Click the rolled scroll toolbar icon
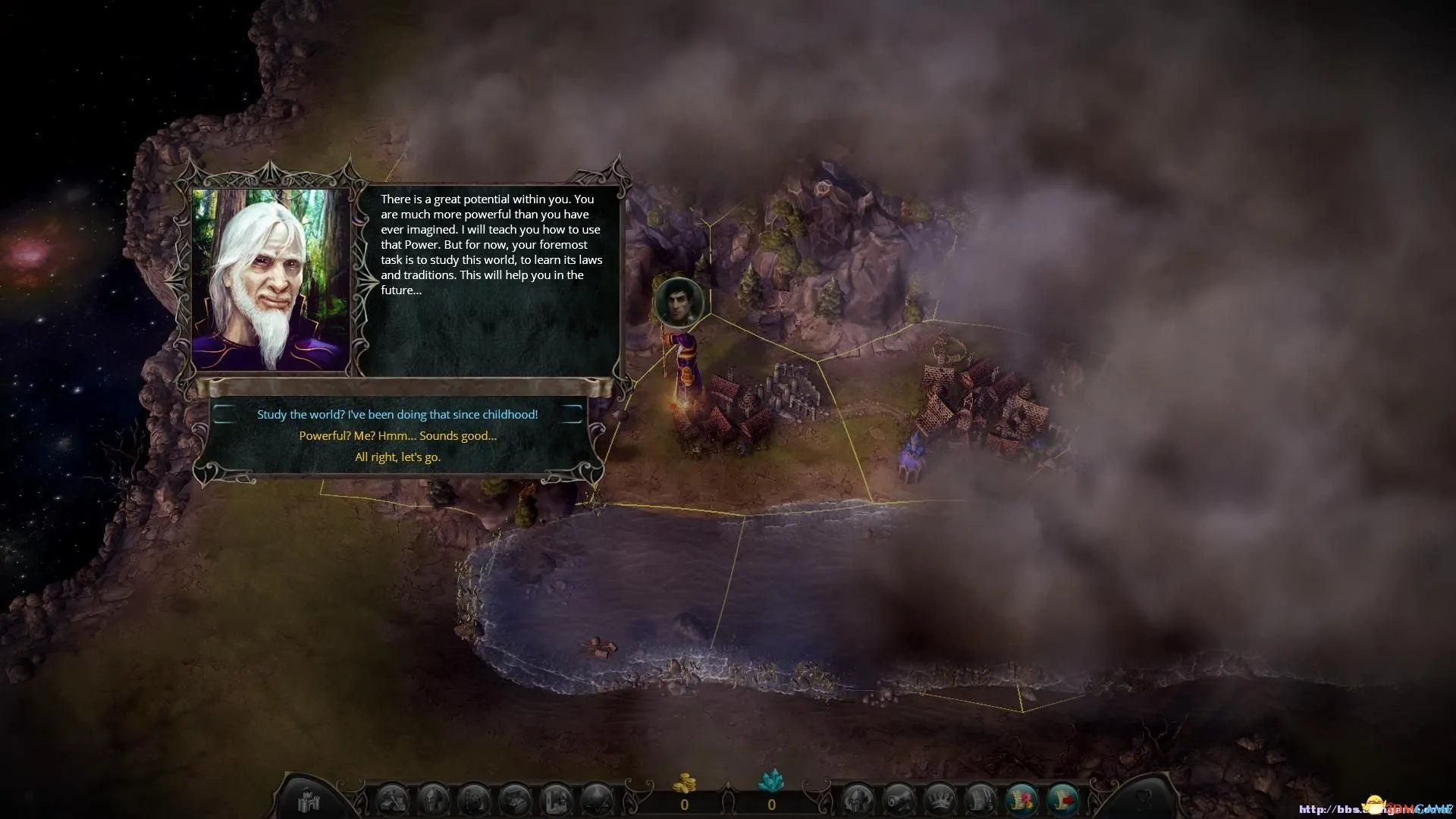 click(x=899, y=801)
